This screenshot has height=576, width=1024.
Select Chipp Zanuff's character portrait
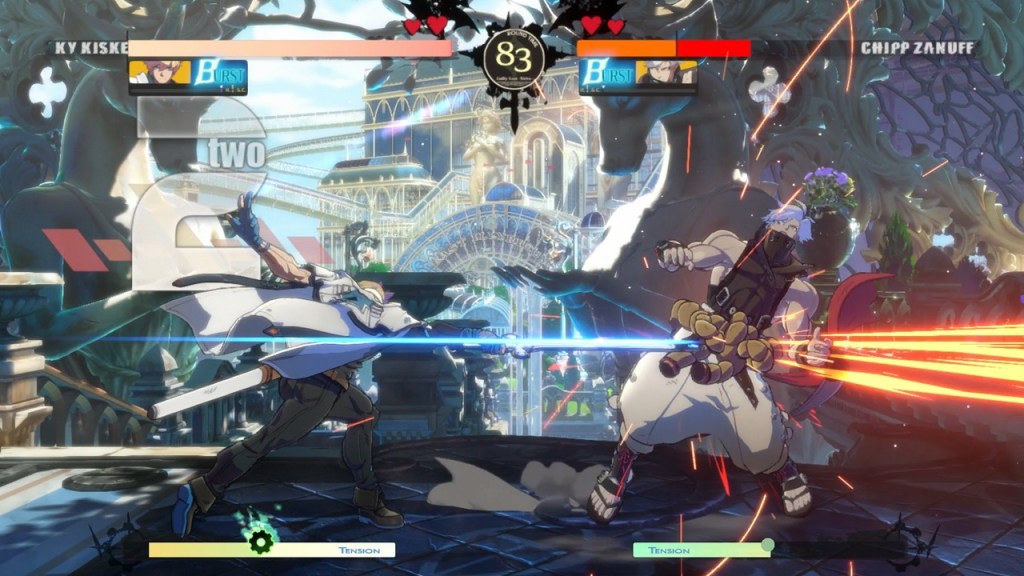666,73
